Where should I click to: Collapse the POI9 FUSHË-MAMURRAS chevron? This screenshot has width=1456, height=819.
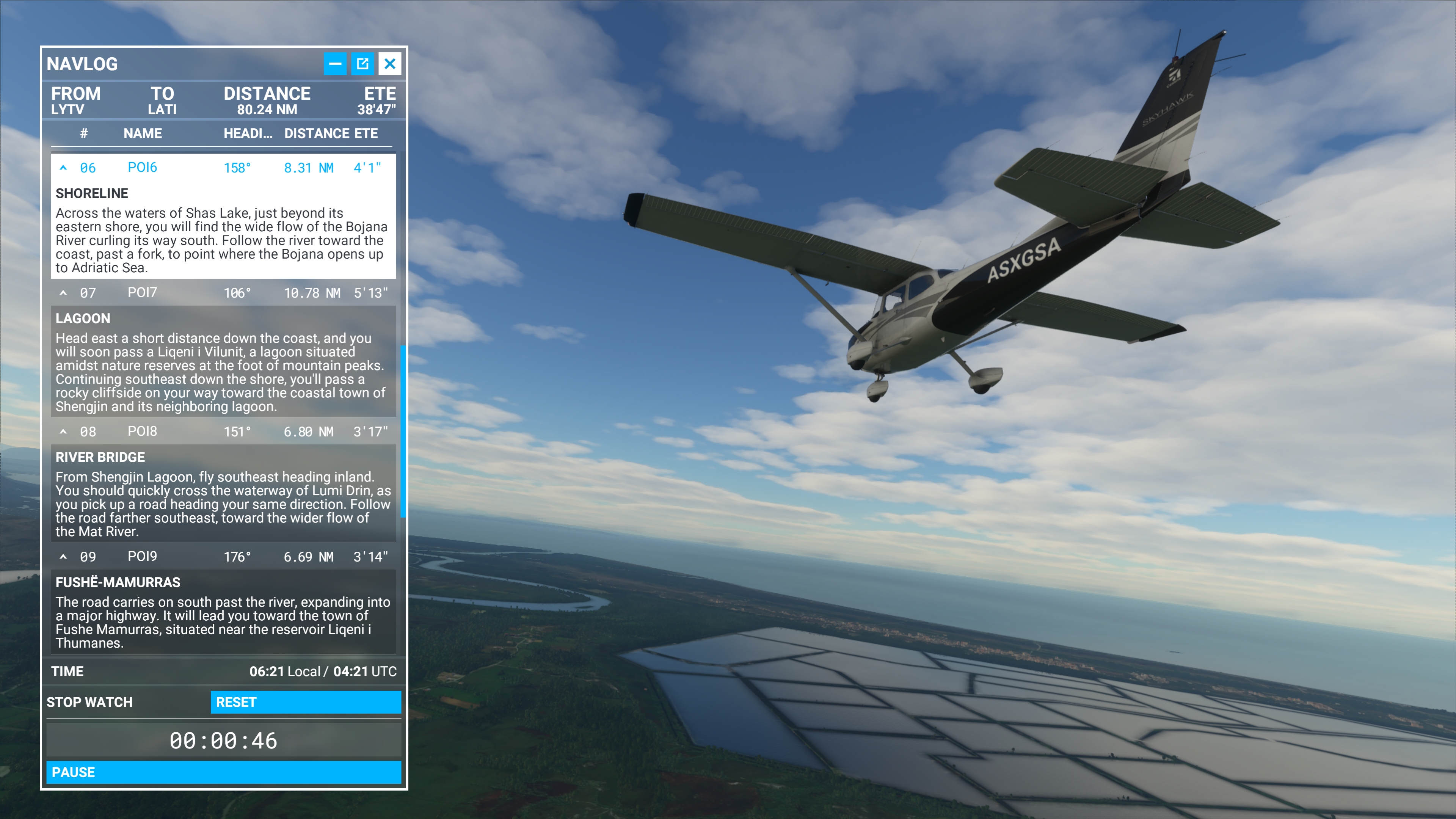[x=63, y=556]
